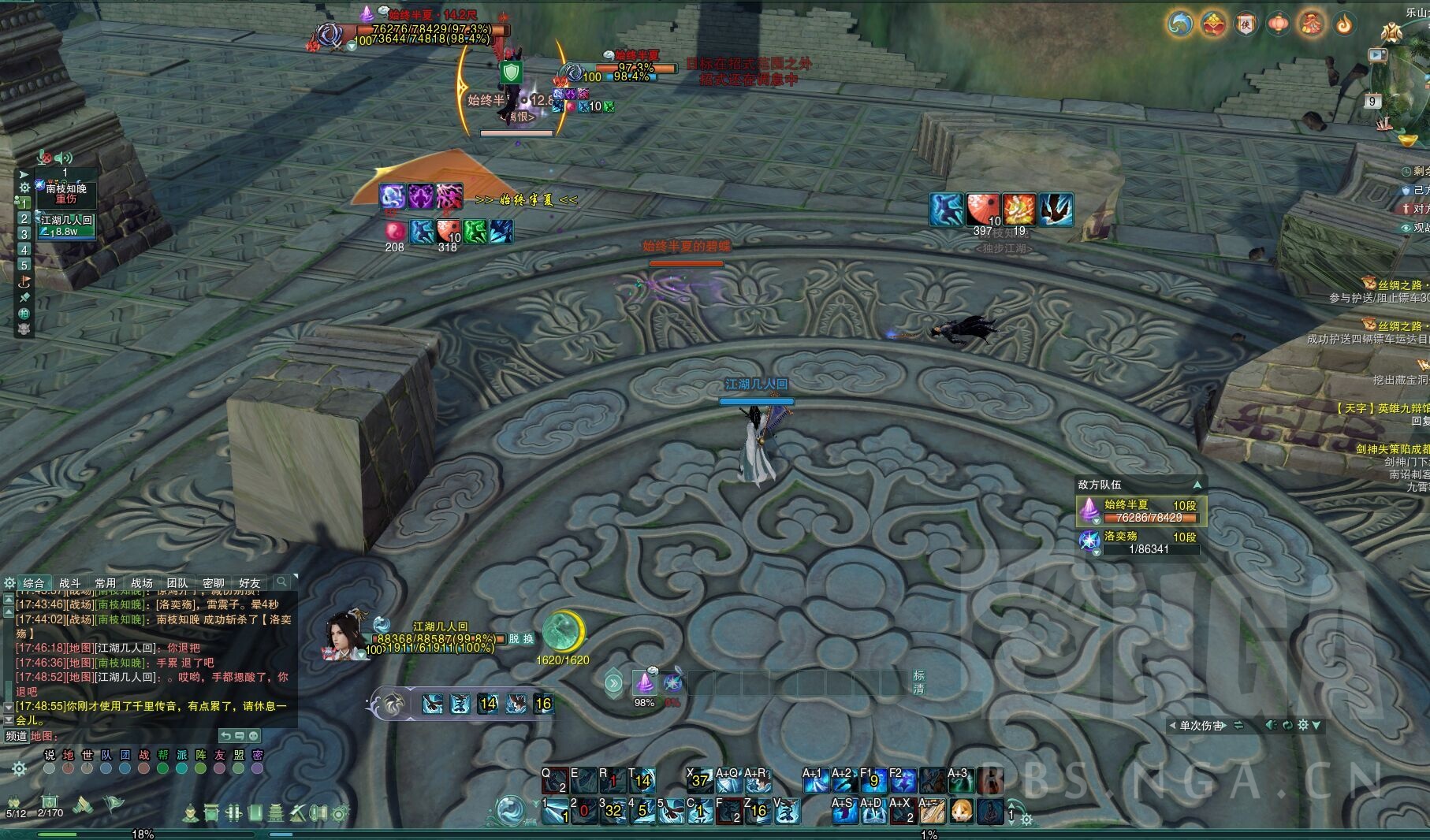Show the 好友 chat tab

tap(249, 583)
